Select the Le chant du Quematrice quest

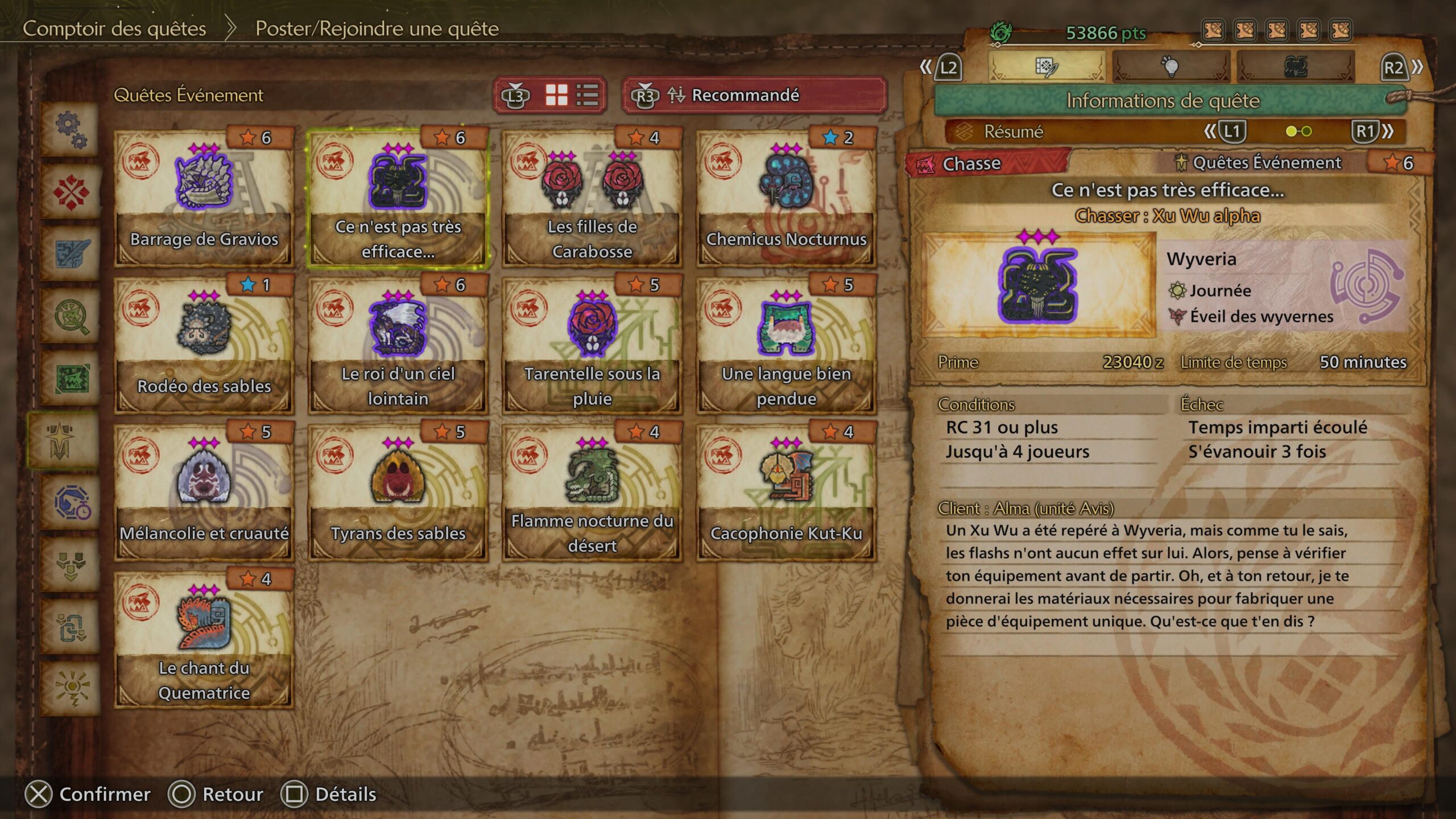(x=204, y=639)
